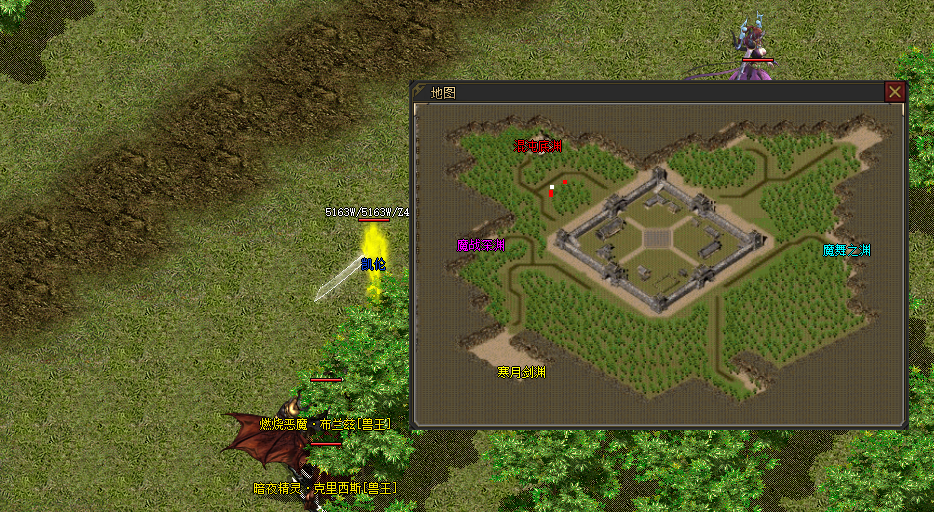This screenshot has height=512, width=934.
Task: Select the red 混沌底渊 map marker
Action: [x=537, y=146]
